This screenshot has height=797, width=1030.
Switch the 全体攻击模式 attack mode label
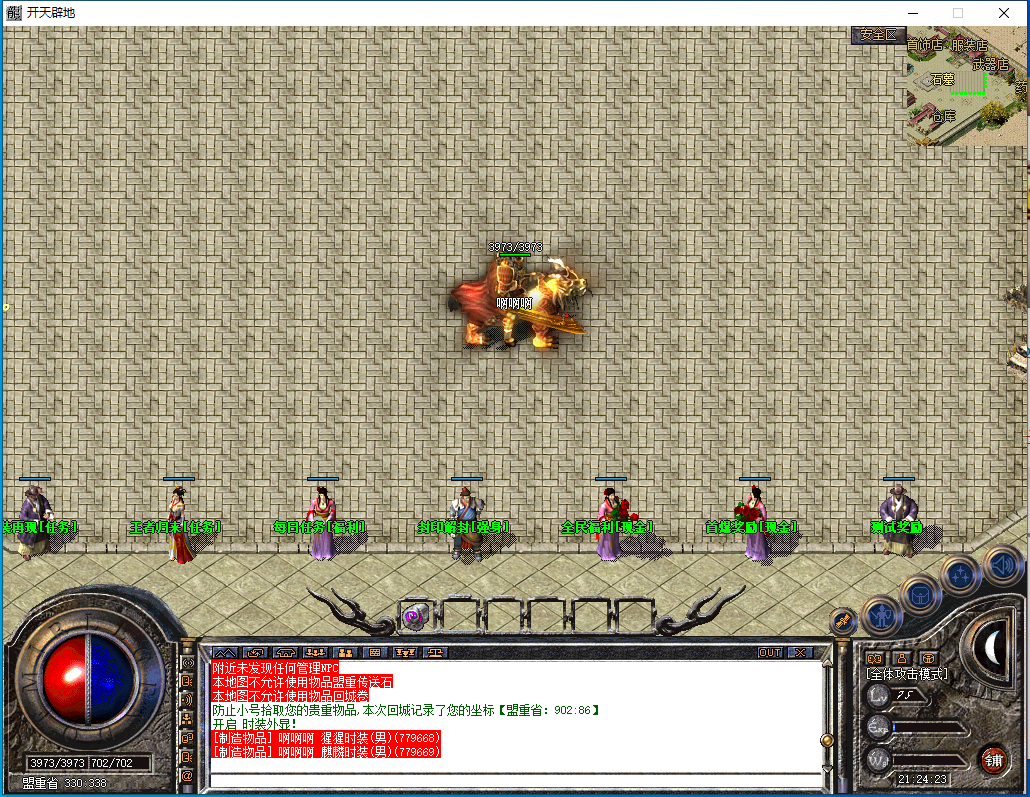(907, 674)
